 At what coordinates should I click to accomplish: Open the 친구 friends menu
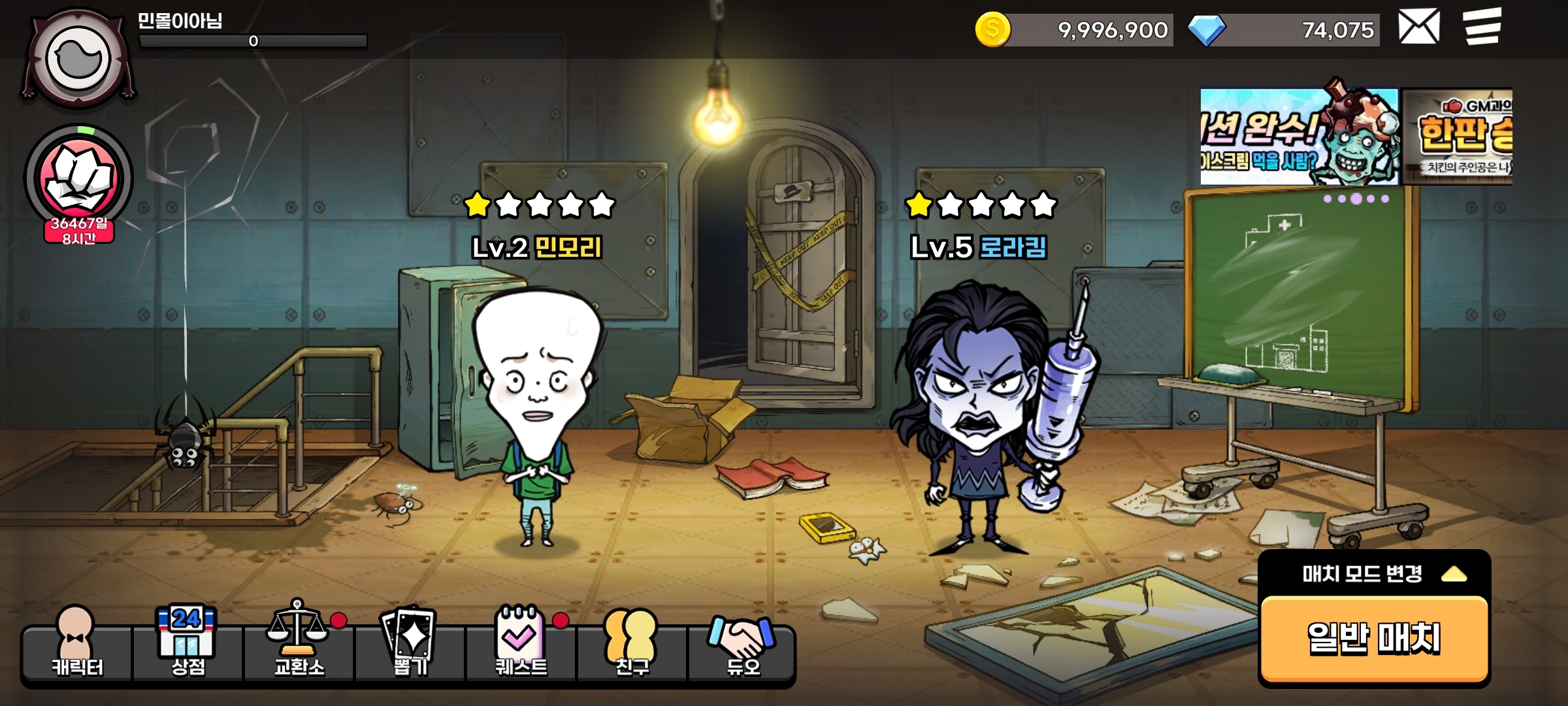632,644
